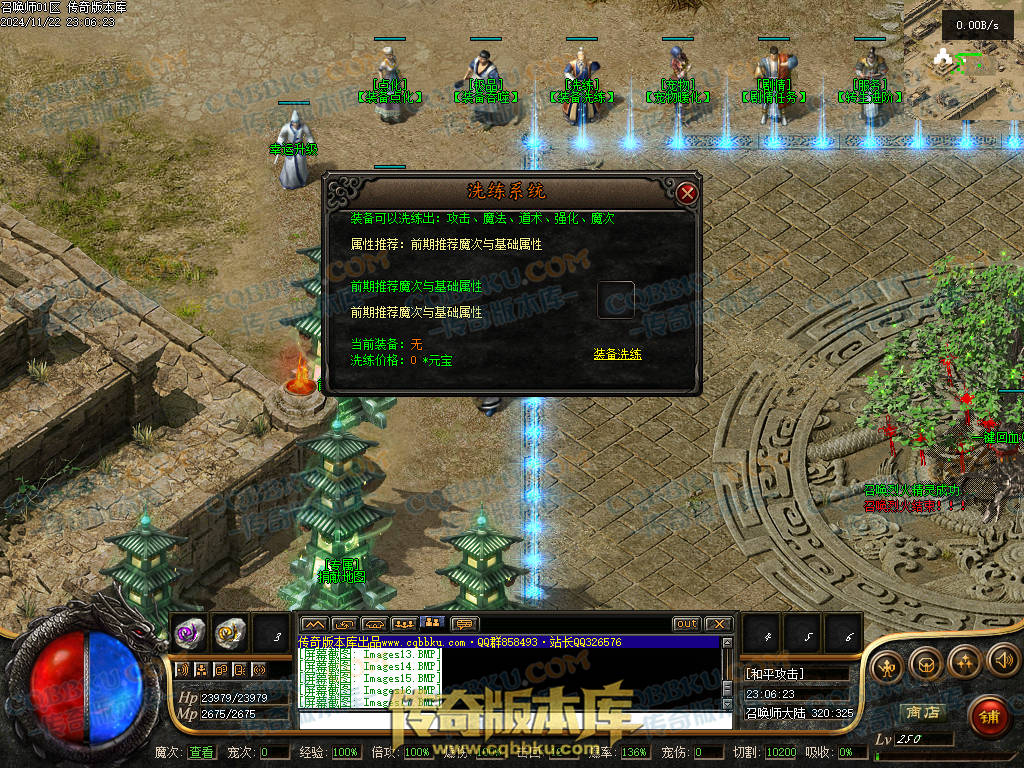Open the 商店 shop
Screen dimensions: 1024x768
pos(923,713)
